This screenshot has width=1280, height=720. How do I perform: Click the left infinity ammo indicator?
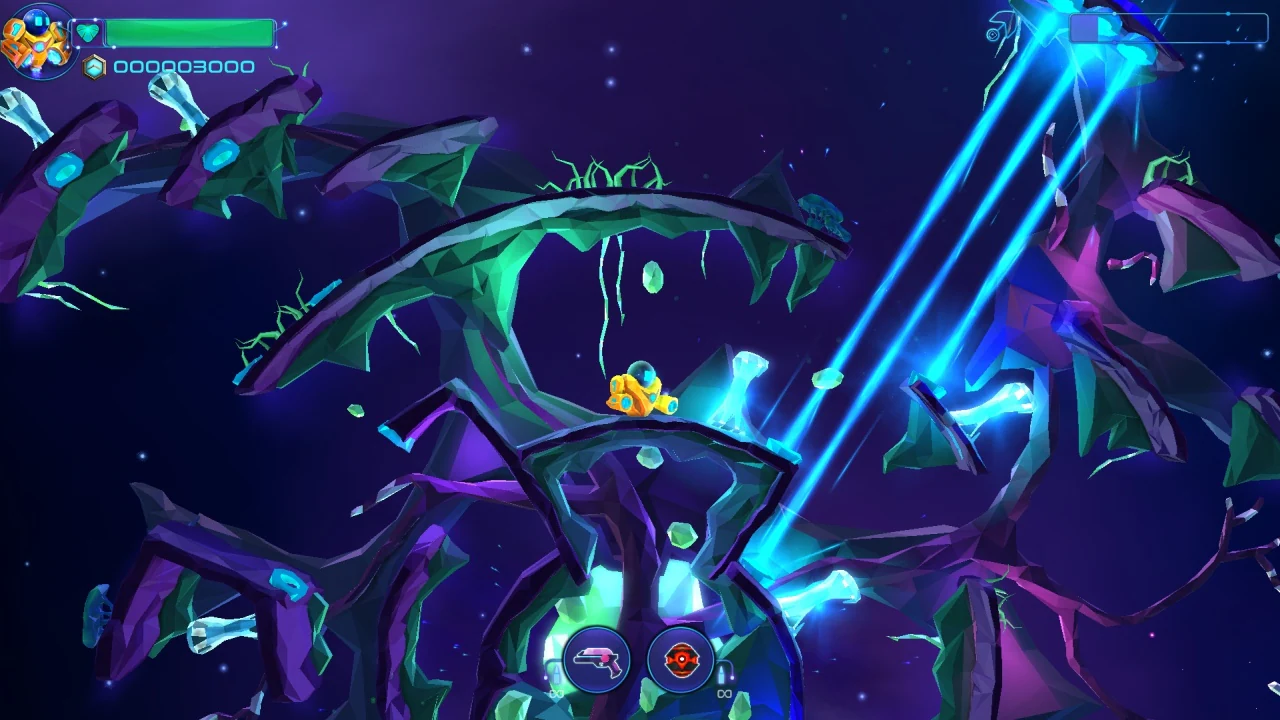click(556, 694)
